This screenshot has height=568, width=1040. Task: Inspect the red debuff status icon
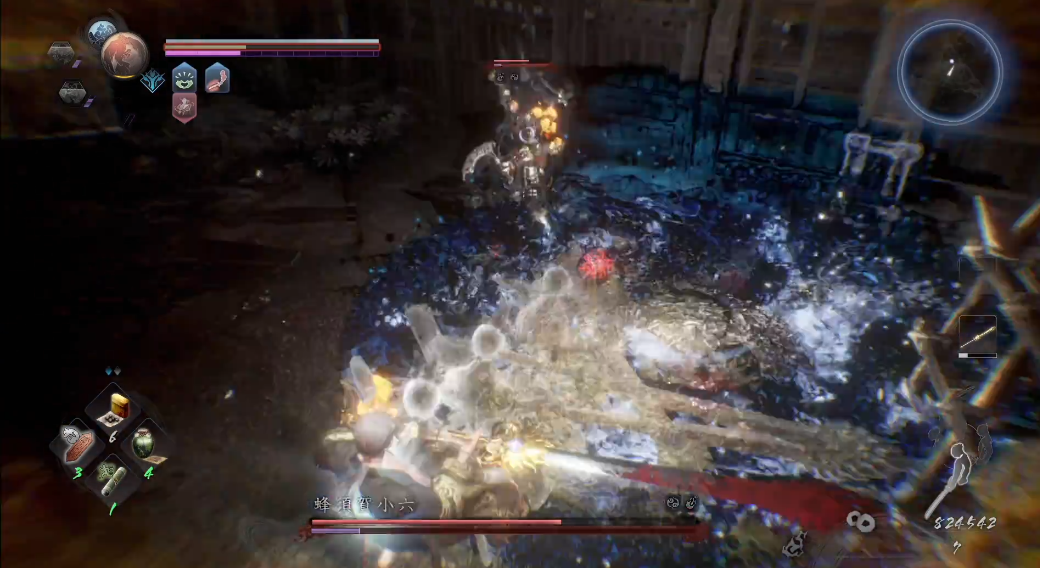click(x=184, y=107)
